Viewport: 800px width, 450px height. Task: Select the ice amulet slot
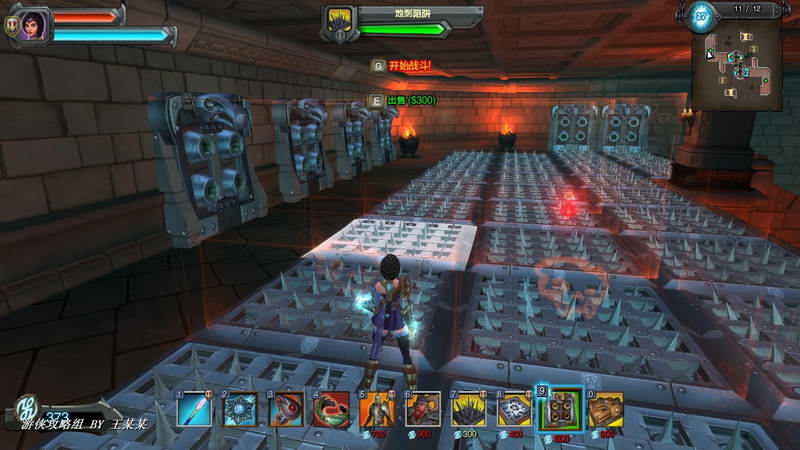pyautogui.click(x=240, y=410)
